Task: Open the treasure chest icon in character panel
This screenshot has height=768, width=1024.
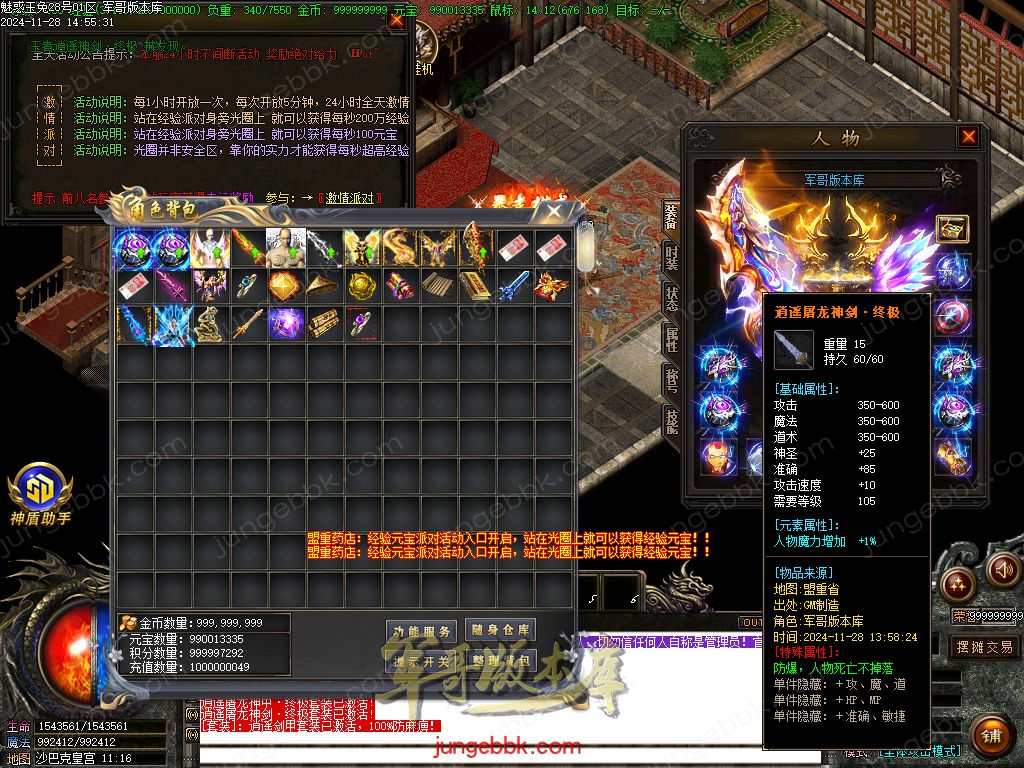Action: (951, 229)
